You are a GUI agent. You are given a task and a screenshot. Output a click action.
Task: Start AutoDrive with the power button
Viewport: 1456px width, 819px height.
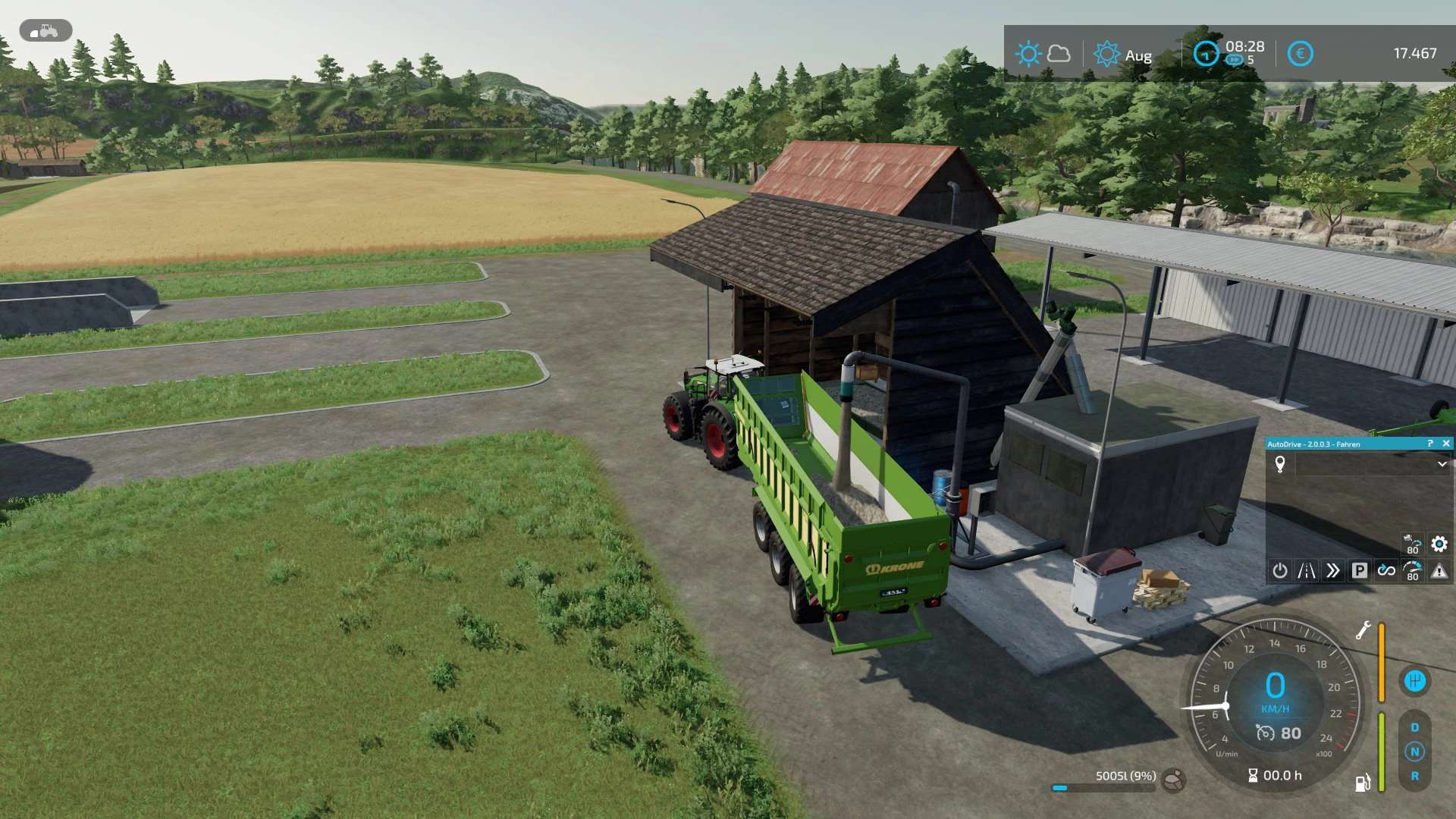click(x=1280, y=570)
